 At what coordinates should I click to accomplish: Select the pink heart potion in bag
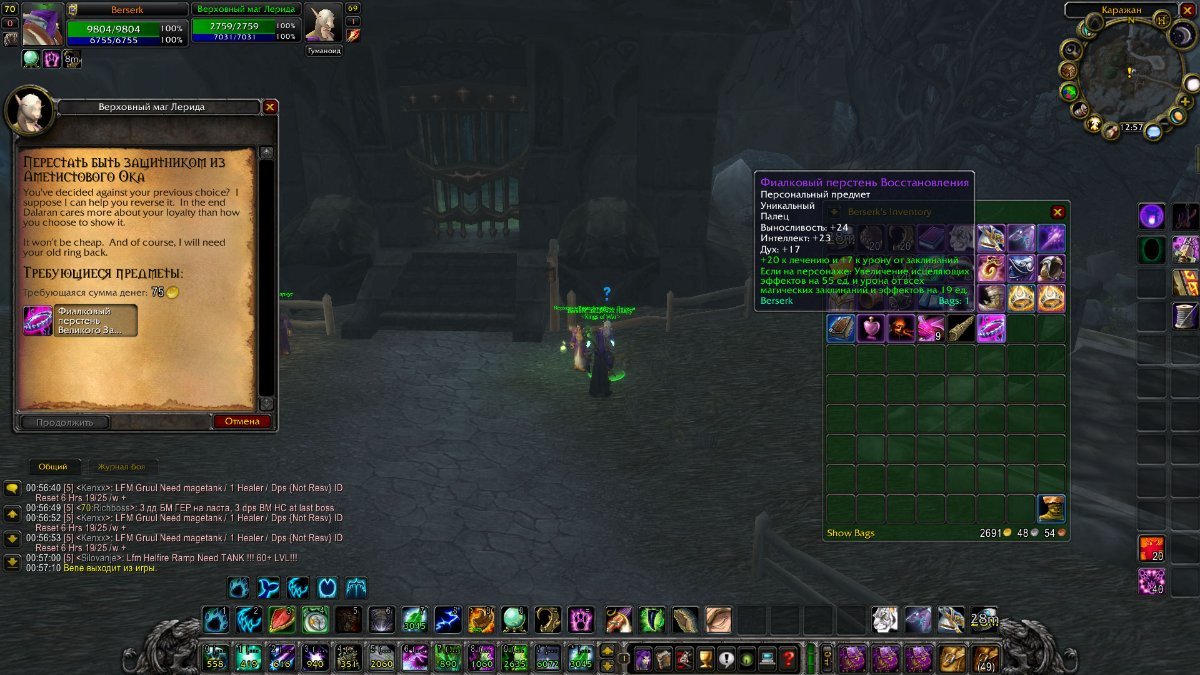pyautogui.click(x=871, y=328)
